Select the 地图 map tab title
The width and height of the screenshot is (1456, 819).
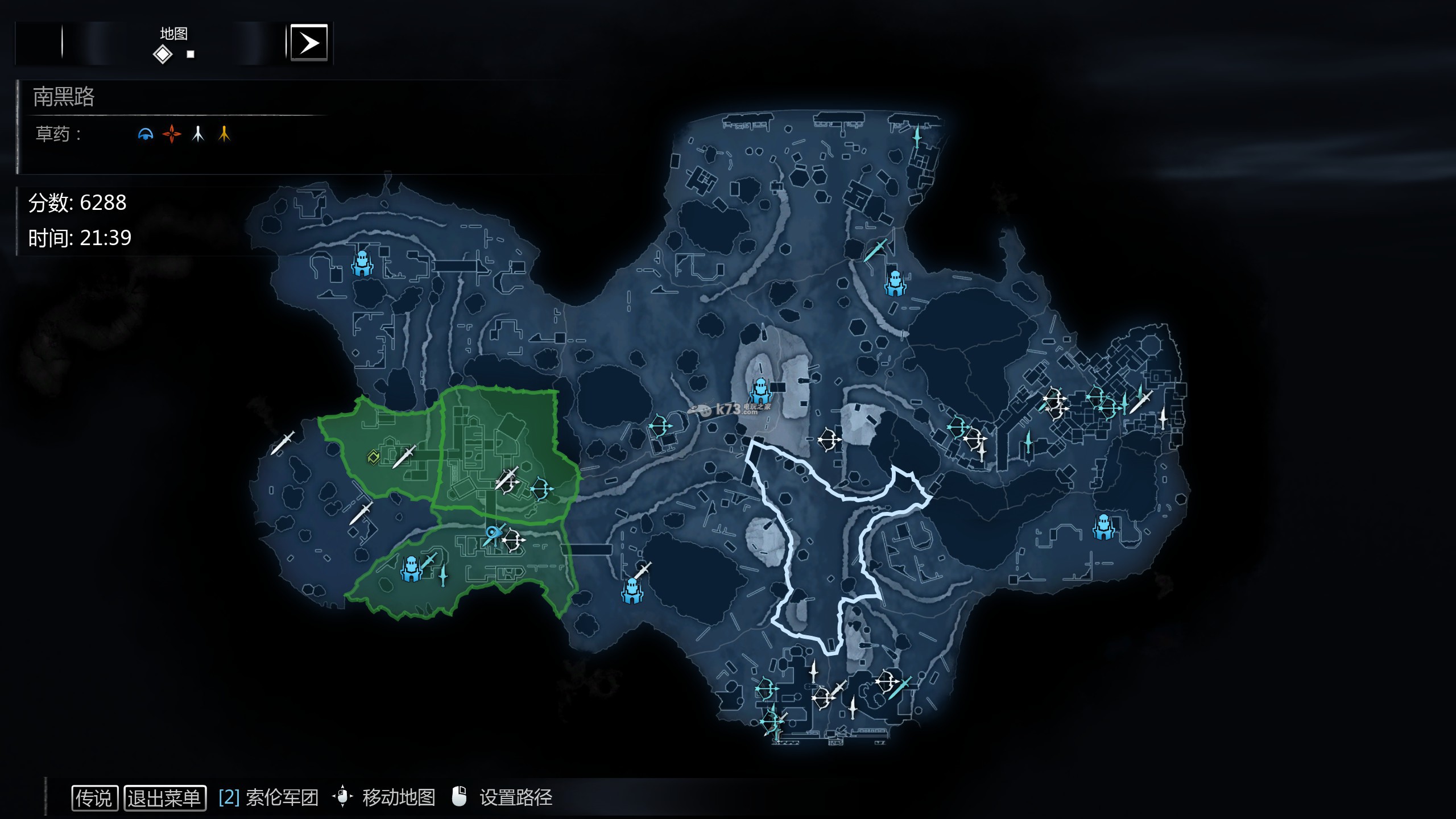173,34
